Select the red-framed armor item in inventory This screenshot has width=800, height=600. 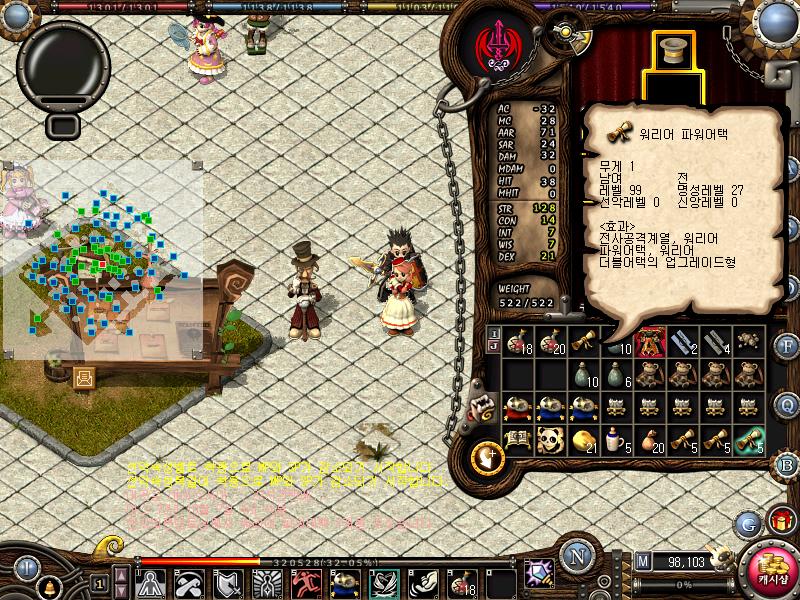tap(650, 342)
